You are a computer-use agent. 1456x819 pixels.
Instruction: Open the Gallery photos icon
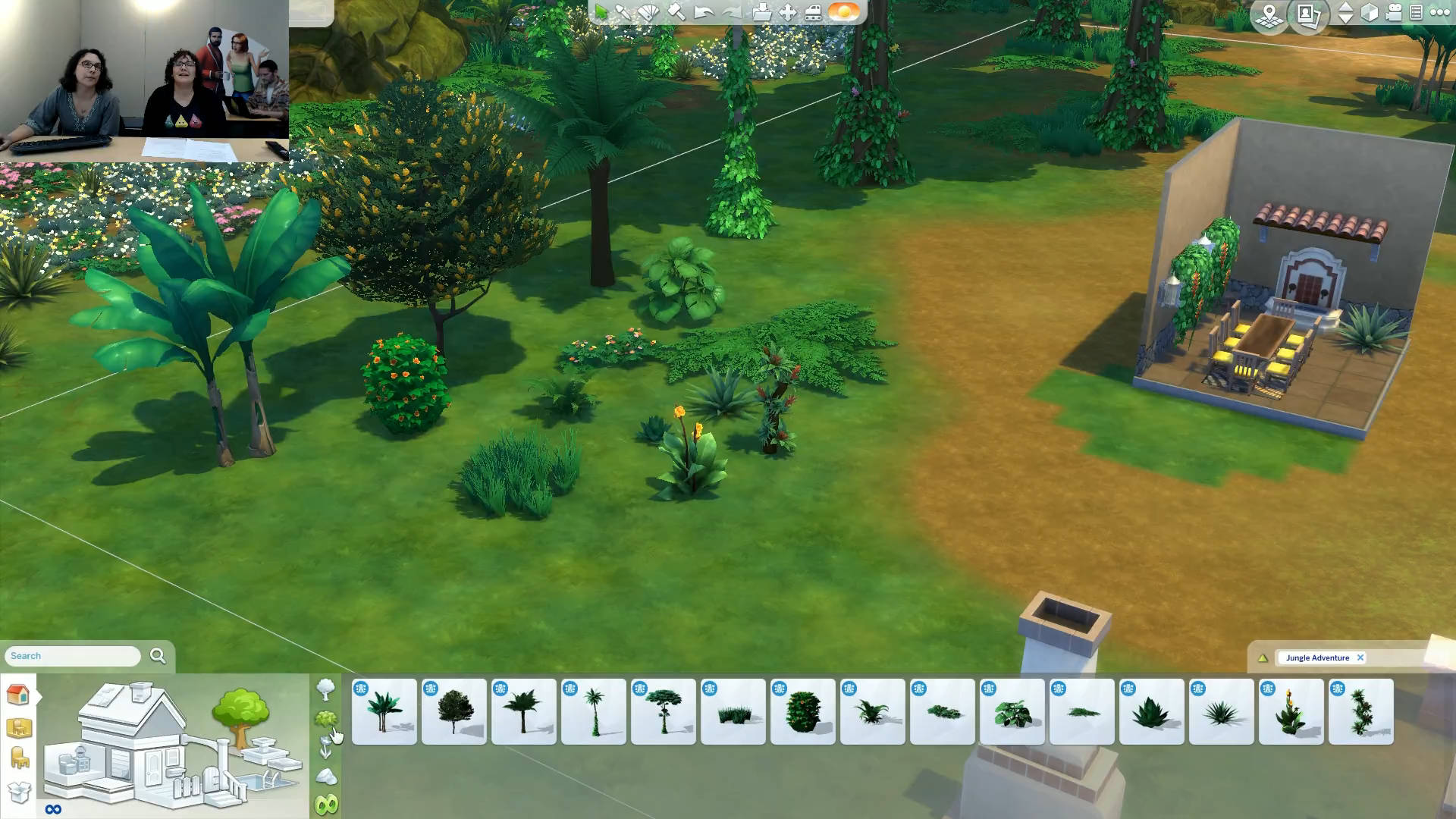click(x=1309, y=14)
